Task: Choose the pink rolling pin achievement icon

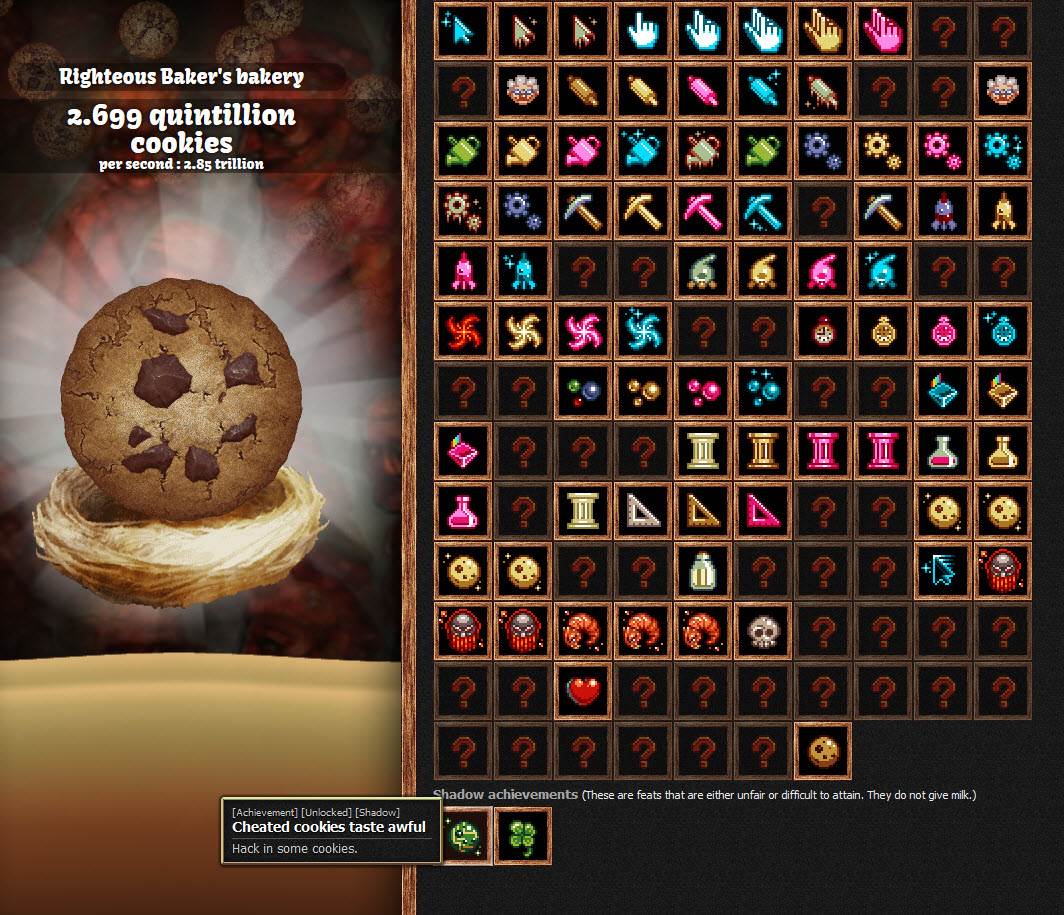Action: pyautogui.click(x=703, y=92)
